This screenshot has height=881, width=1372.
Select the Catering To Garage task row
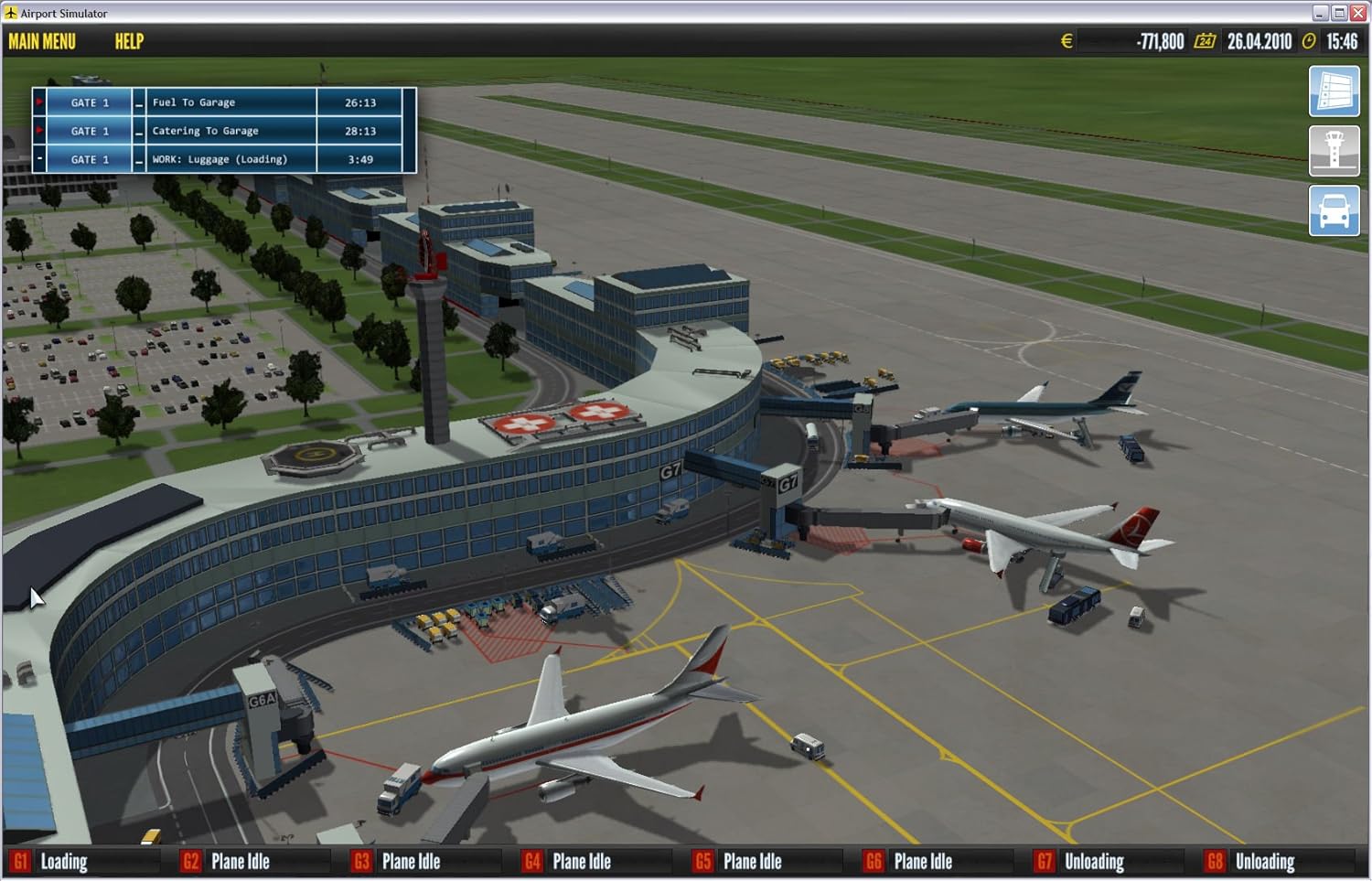[230, 131]
